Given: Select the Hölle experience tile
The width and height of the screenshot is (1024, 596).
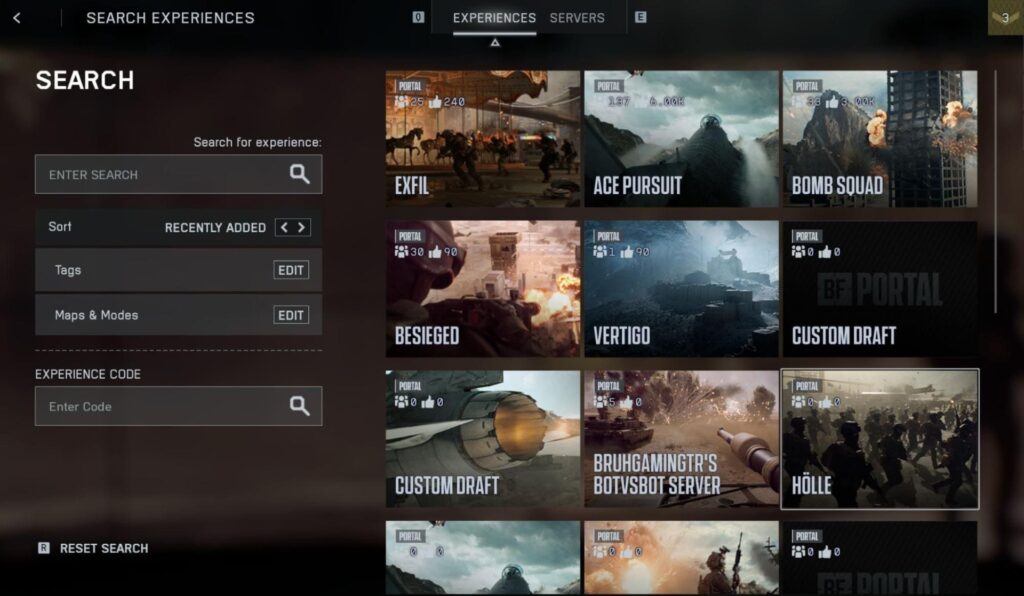Looking at the screenshot, I should [x=879, y=439].
